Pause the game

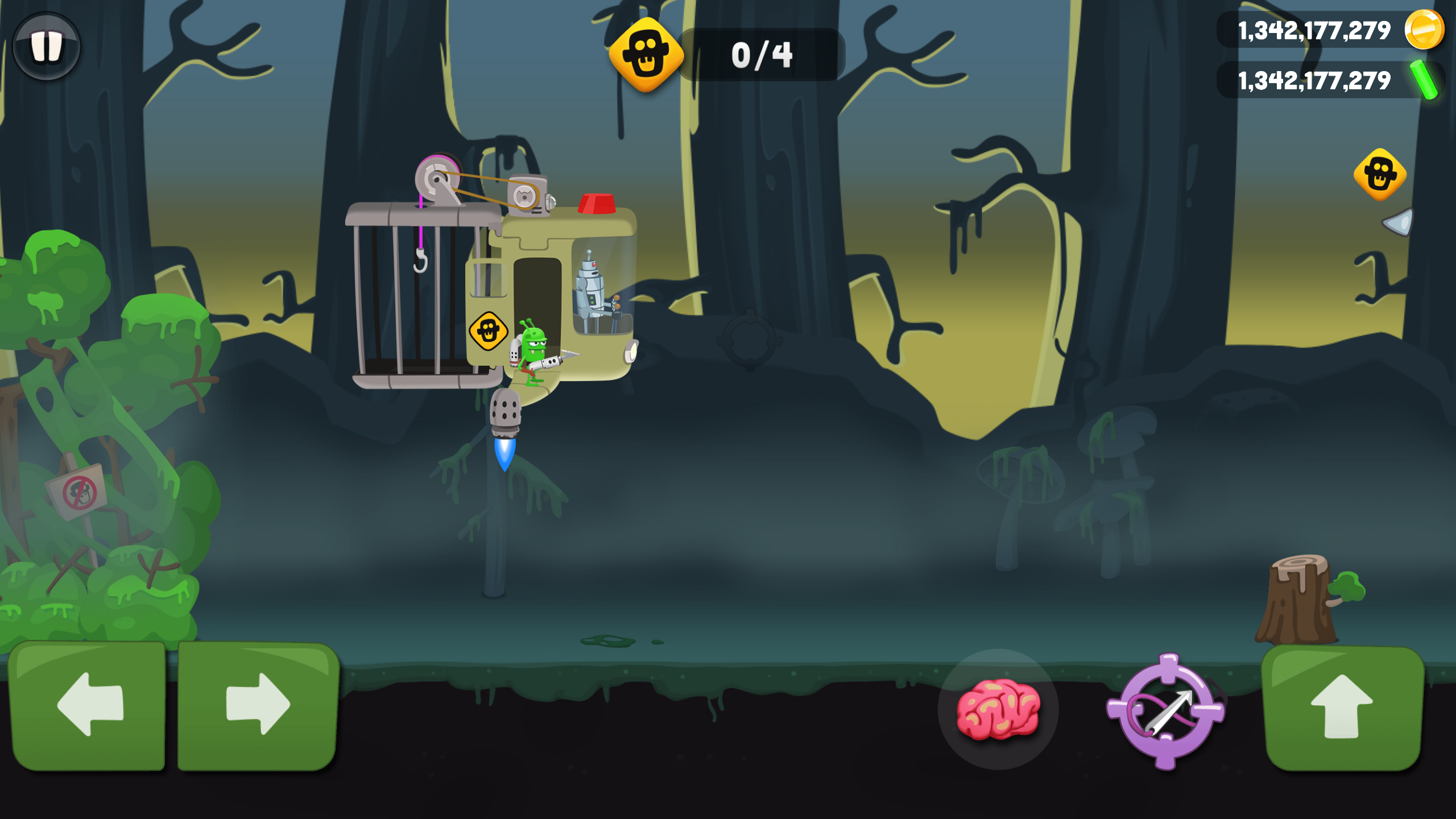(x=46, y=45)
